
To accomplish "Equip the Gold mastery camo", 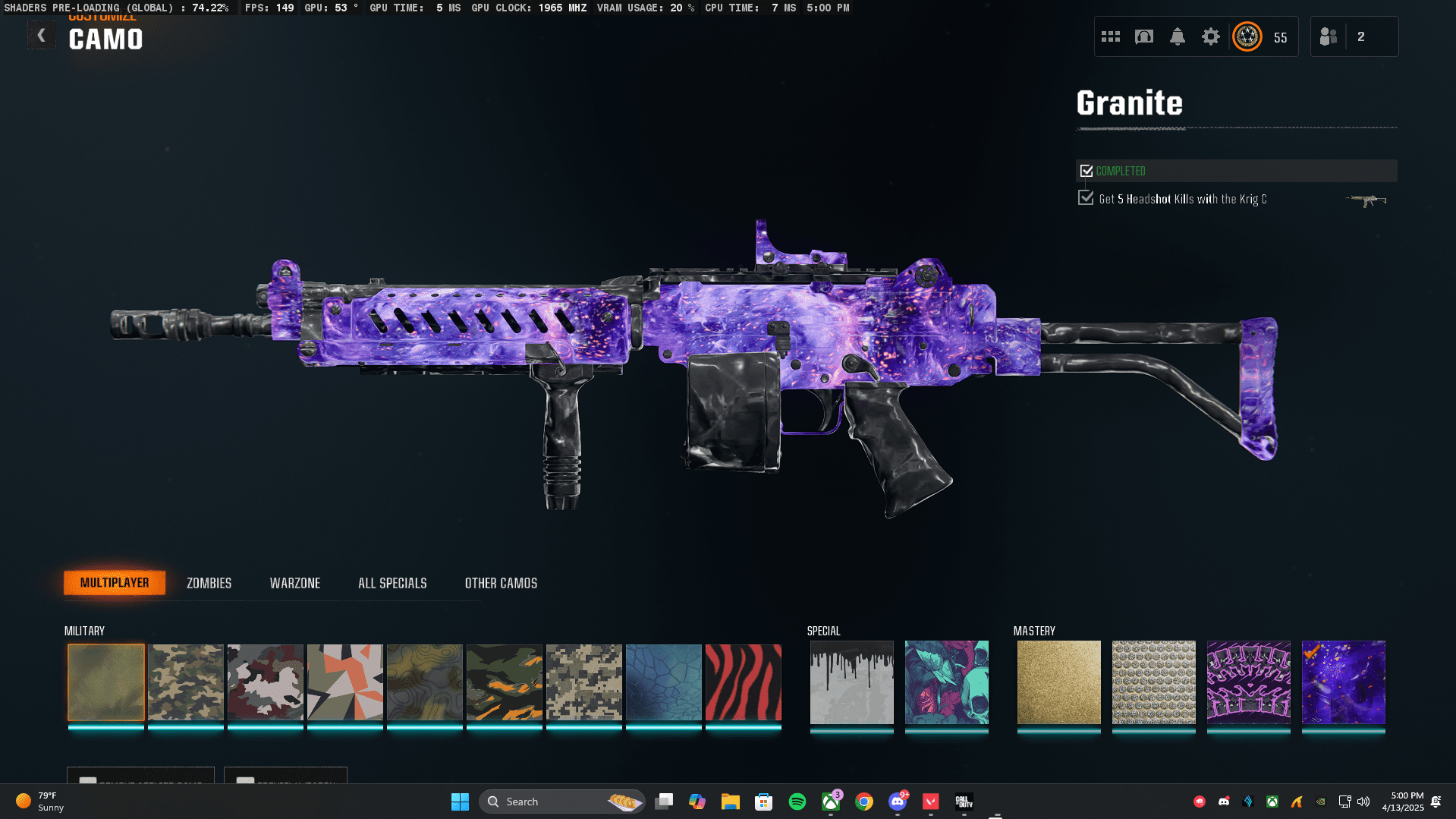I will (1059, 682).
